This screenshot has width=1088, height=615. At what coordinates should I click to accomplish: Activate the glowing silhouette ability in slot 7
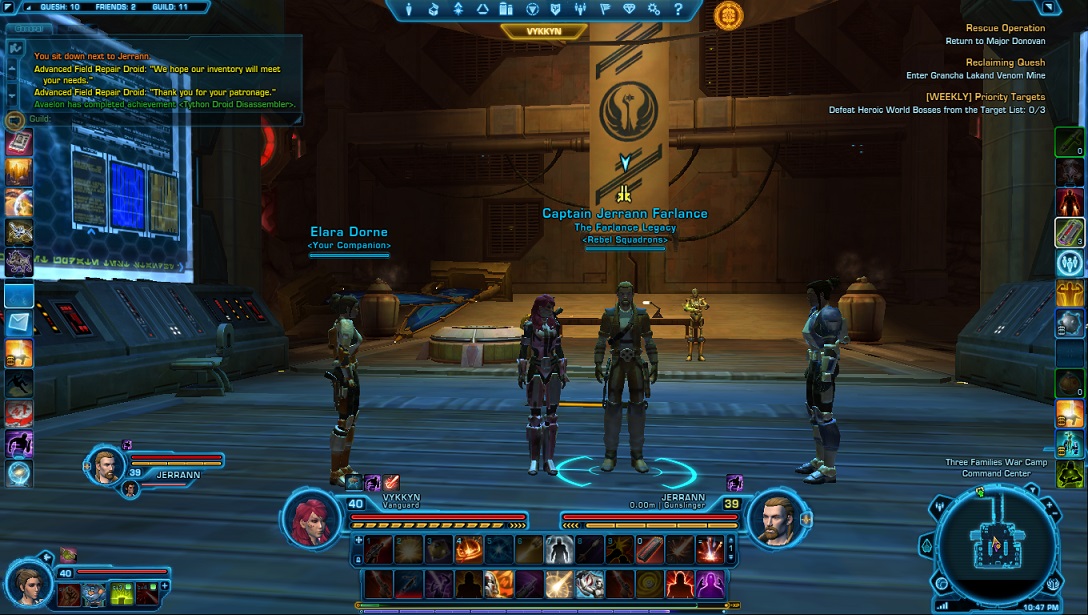click(x=559, y=548)
